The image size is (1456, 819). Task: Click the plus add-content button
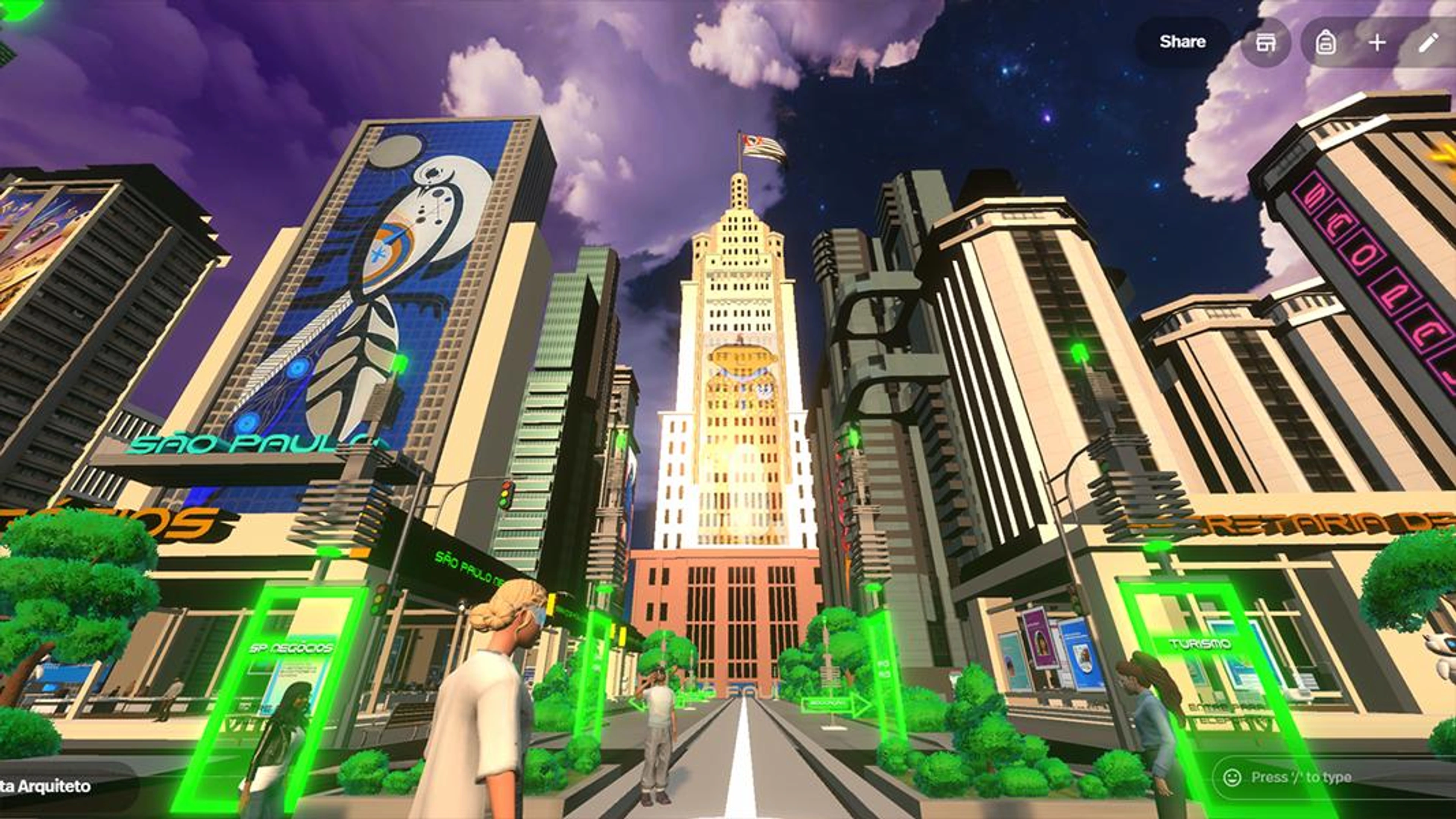point(1377,42)
